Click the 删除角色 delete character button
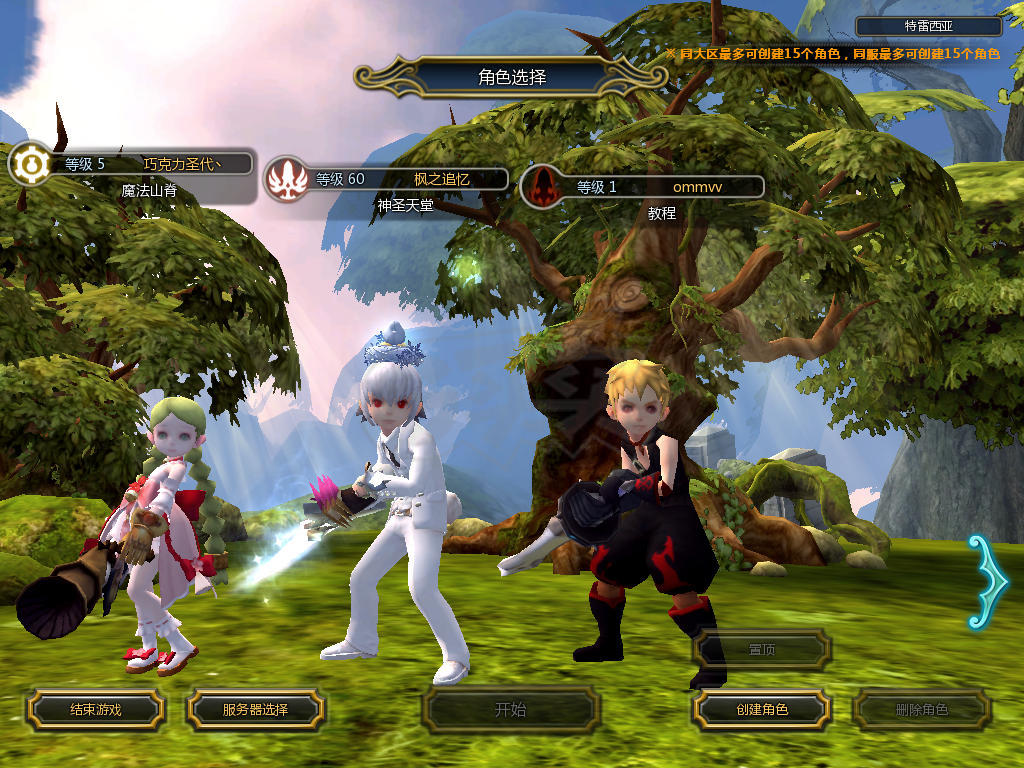 click(x=921, y=710)
